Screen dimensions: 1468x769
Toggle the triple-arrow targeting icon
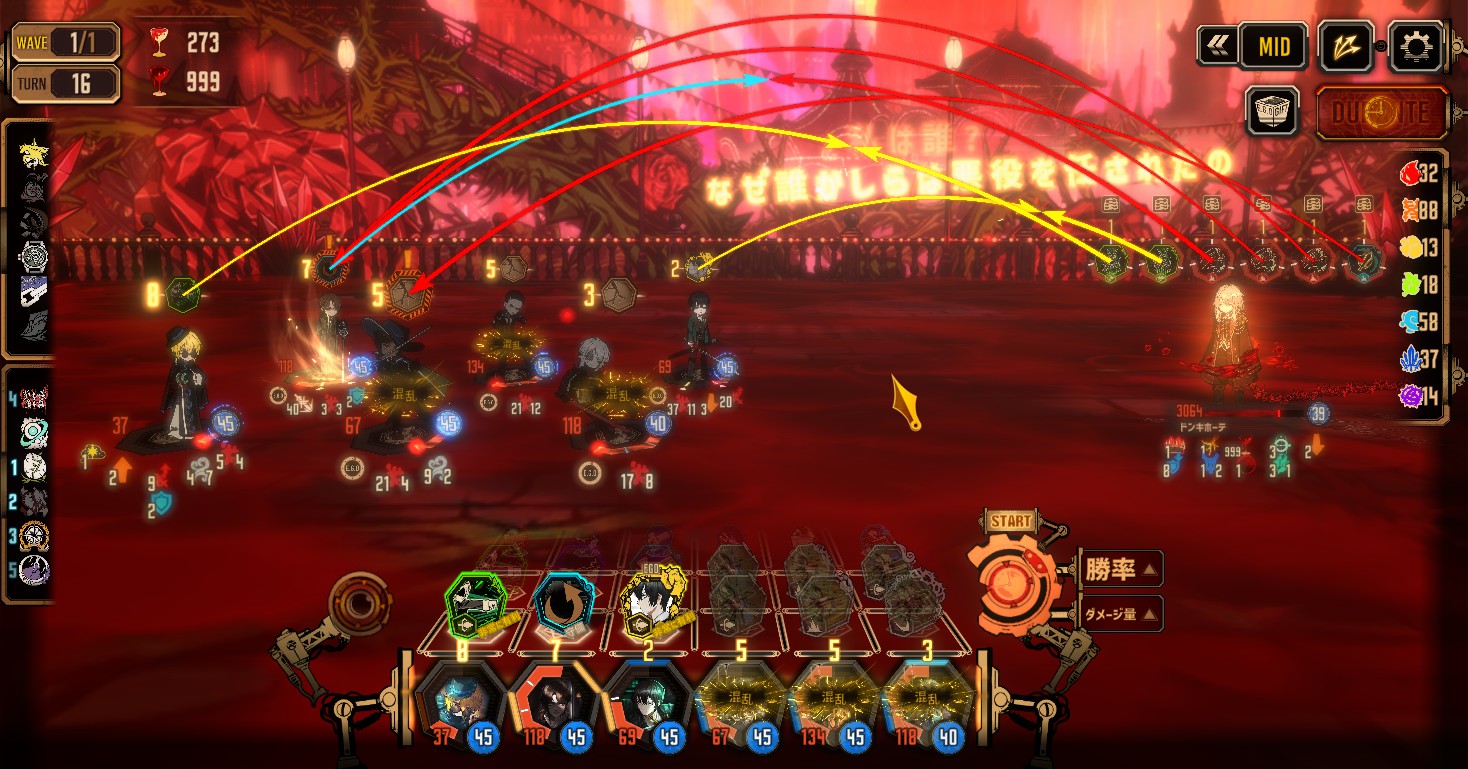click(1345, 46)
